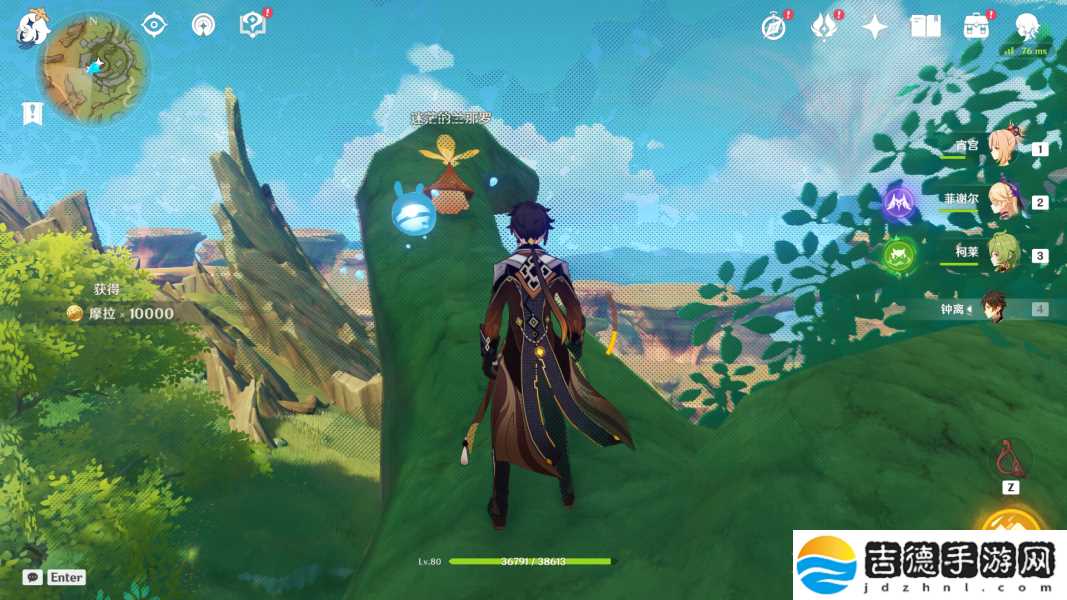Switch to party member 宵宫
This screenshot has width=1067, height=600.
tap(1003, 149)
